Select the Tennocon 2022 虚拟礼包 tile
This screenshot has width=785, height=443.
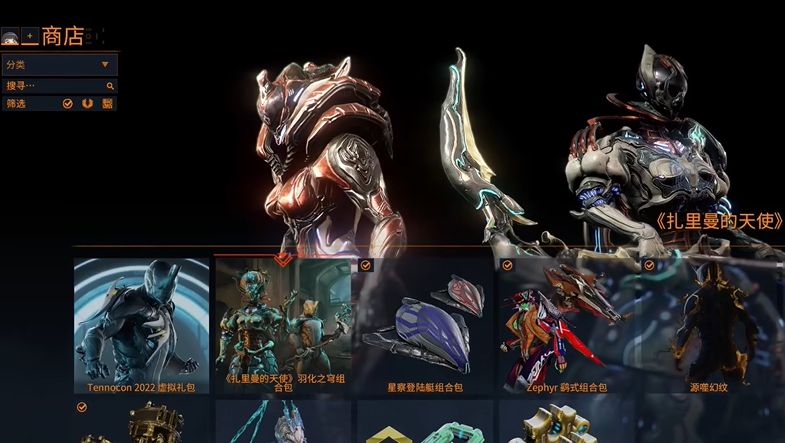click(142, 325)
